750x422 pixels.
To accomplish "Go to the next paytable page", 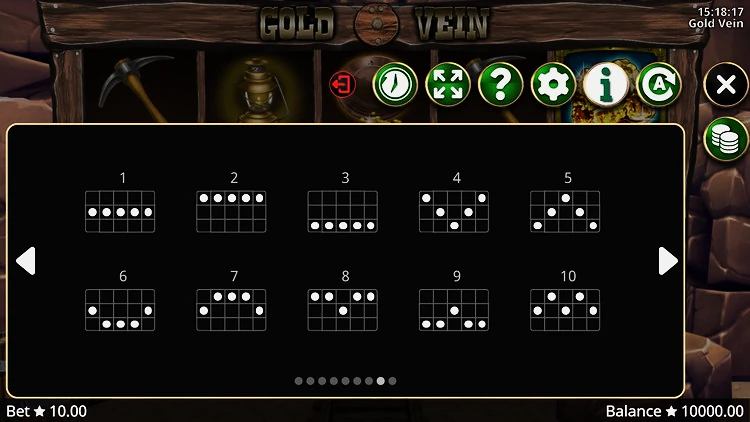I will click(x=668, y=261).
